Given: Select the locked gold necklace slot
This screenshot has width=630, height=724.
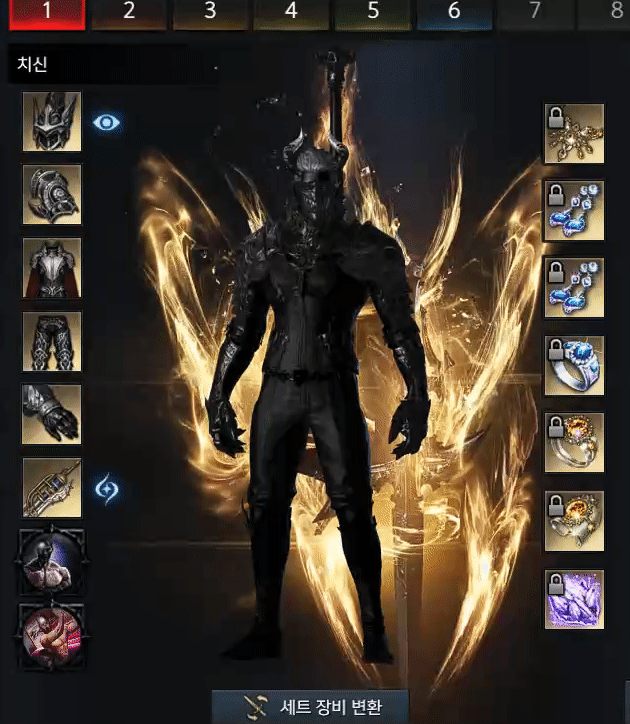Looking at the screenshot, I should (574, 133).
